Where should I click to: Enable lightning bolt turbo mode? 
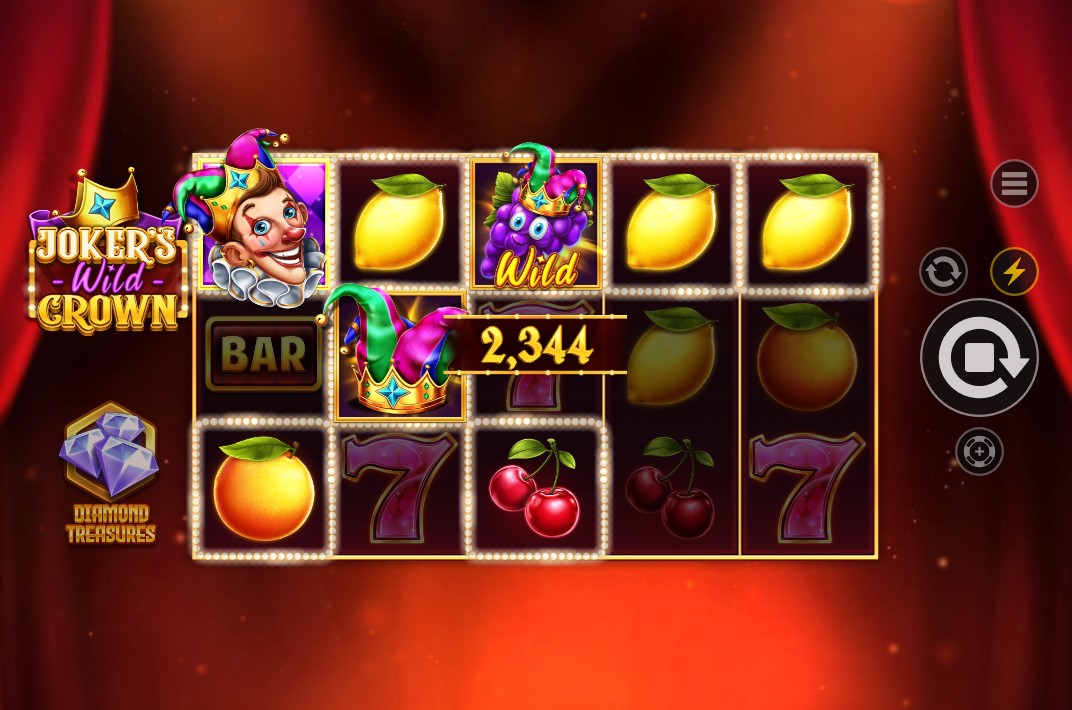point(1014,271)
